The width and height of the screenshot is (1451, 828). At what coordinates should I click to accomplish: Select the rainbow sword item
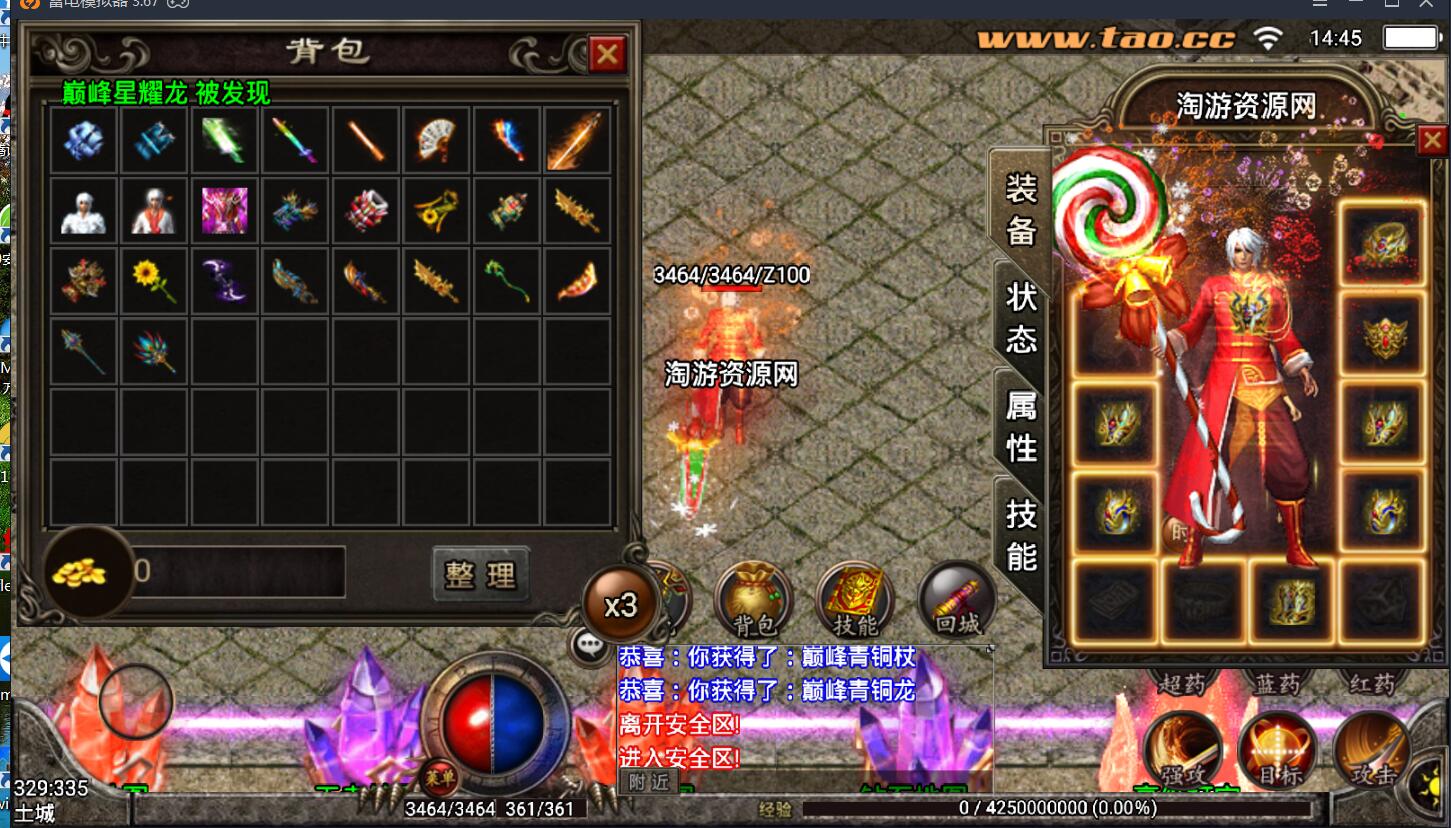(295, 141)
